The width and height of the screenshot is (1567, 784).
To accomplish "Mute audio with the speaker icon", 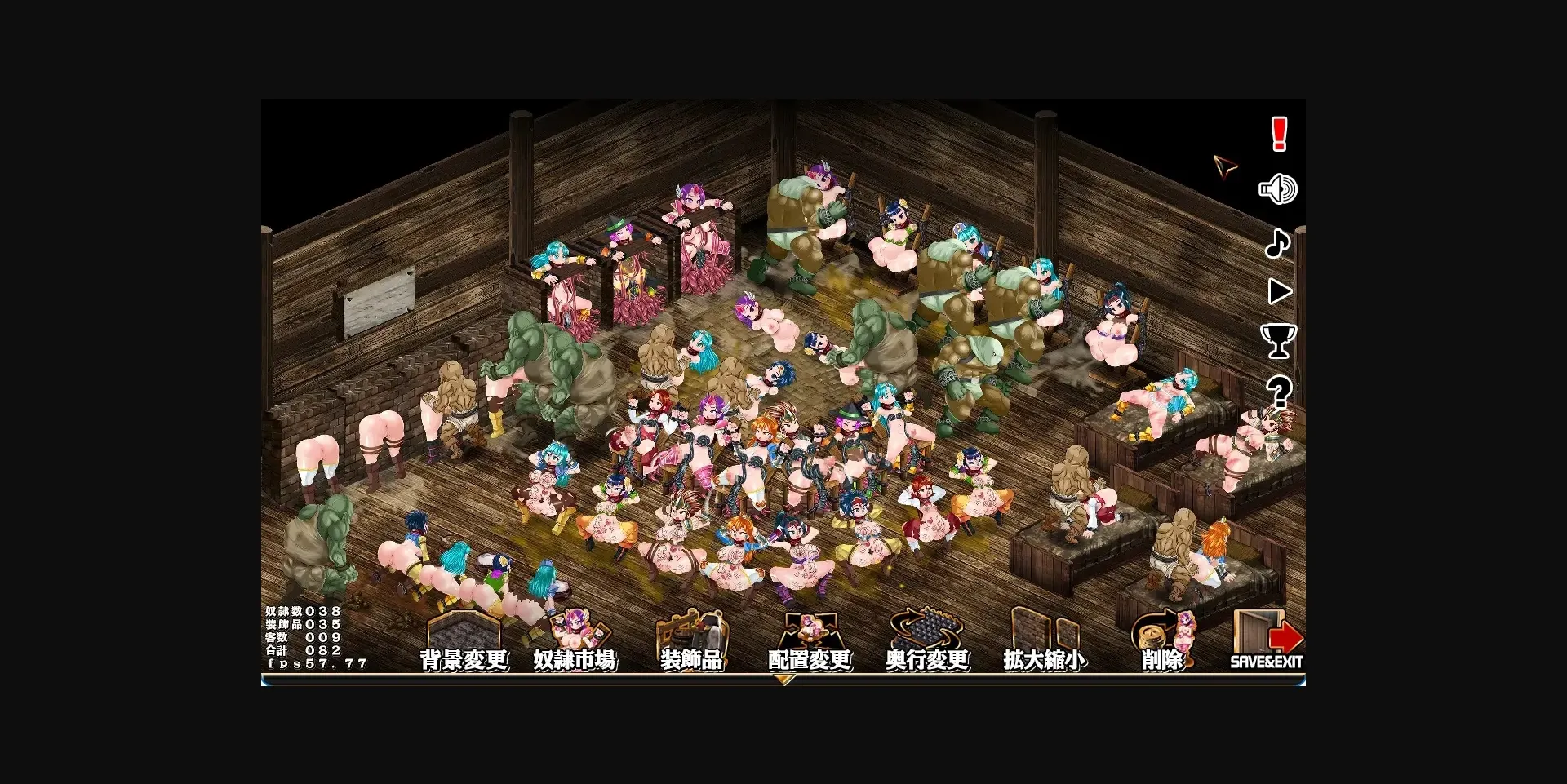I will 1279,189.
